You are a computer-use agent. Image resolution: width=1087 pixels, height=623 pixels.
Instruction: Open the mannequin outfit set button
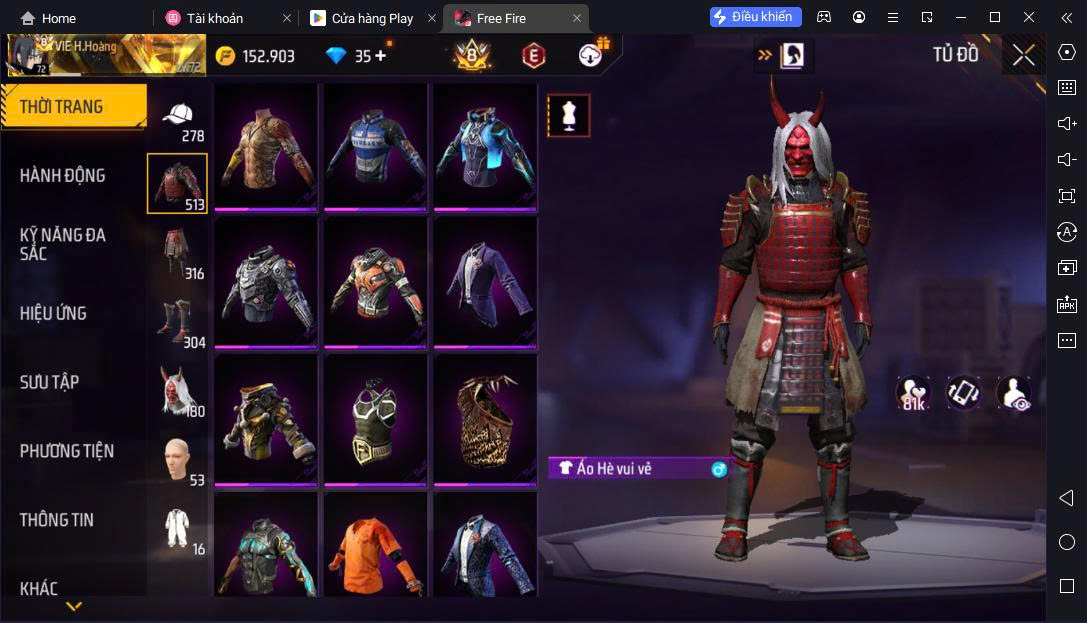(568, 115)
